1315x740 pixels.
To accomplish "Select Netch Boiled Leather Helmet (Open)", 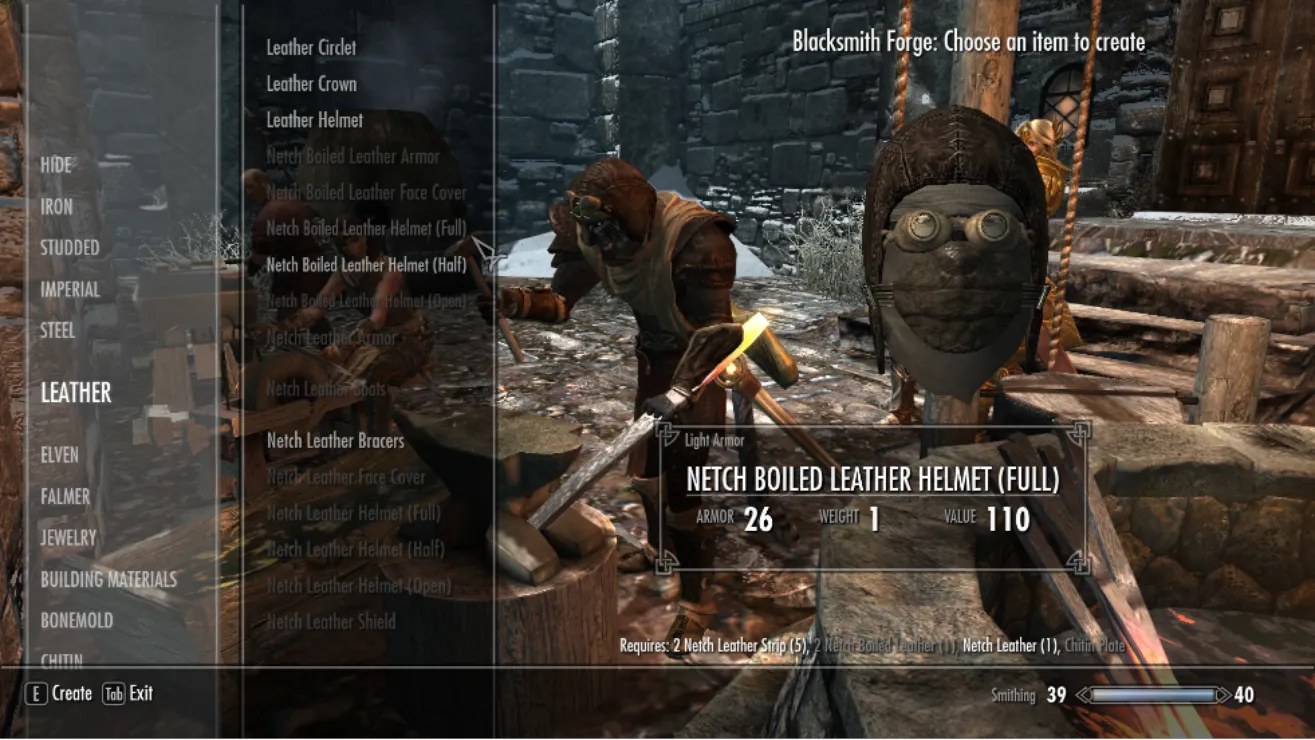I will (x=366, y=301).
